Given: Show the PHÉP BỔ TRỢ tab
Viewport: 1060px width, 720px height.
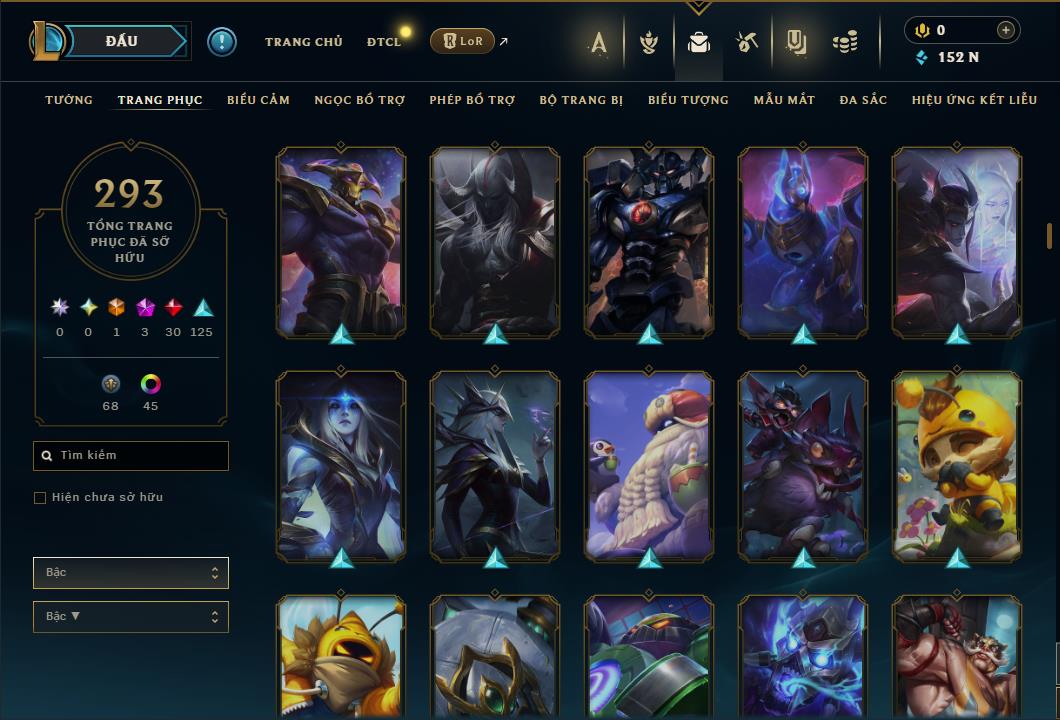Looking at the screenshot, I should point(472,100).
